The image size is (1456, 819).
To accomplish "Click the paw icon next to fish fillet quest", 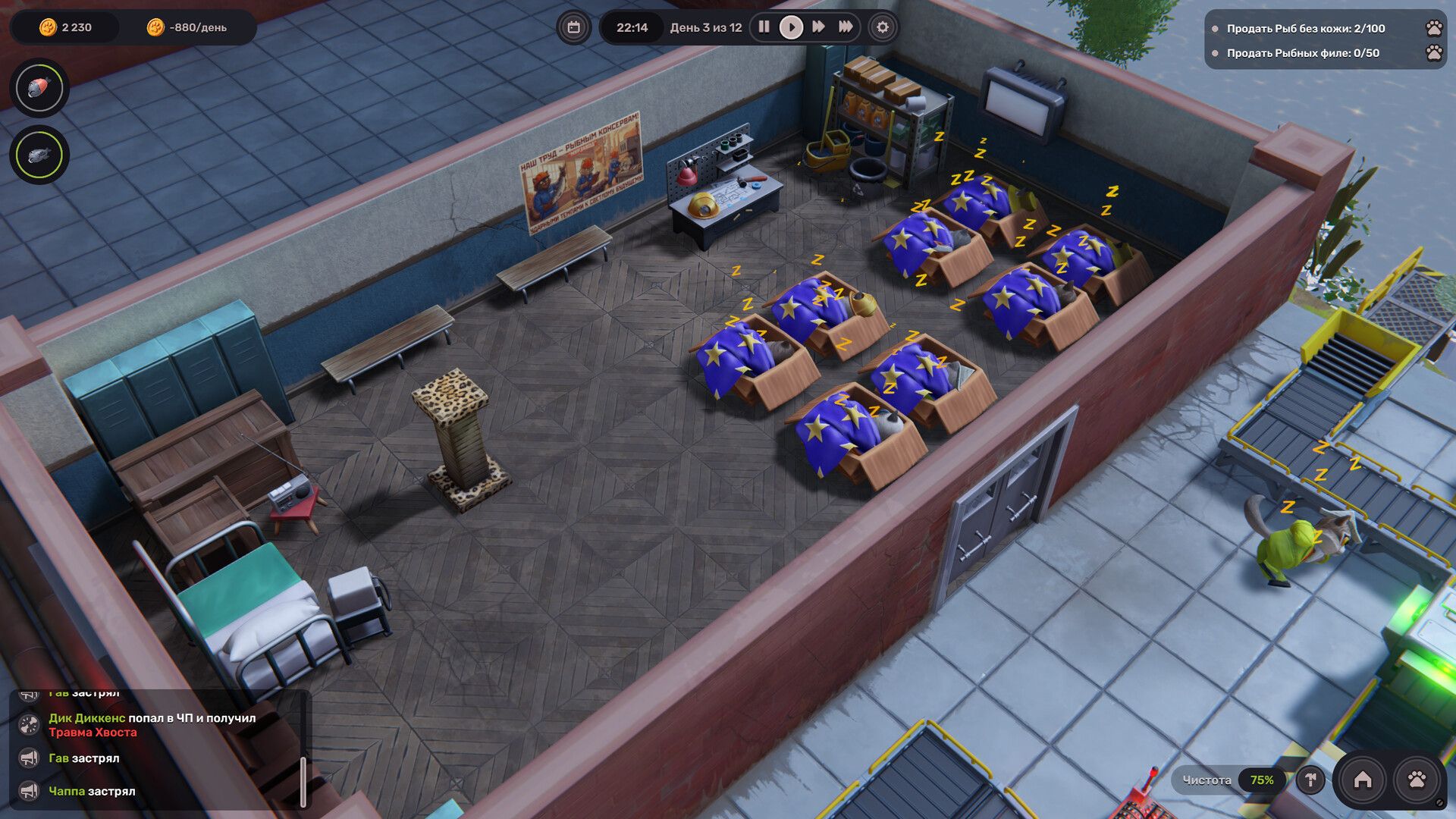I will tap(1432, 54).
